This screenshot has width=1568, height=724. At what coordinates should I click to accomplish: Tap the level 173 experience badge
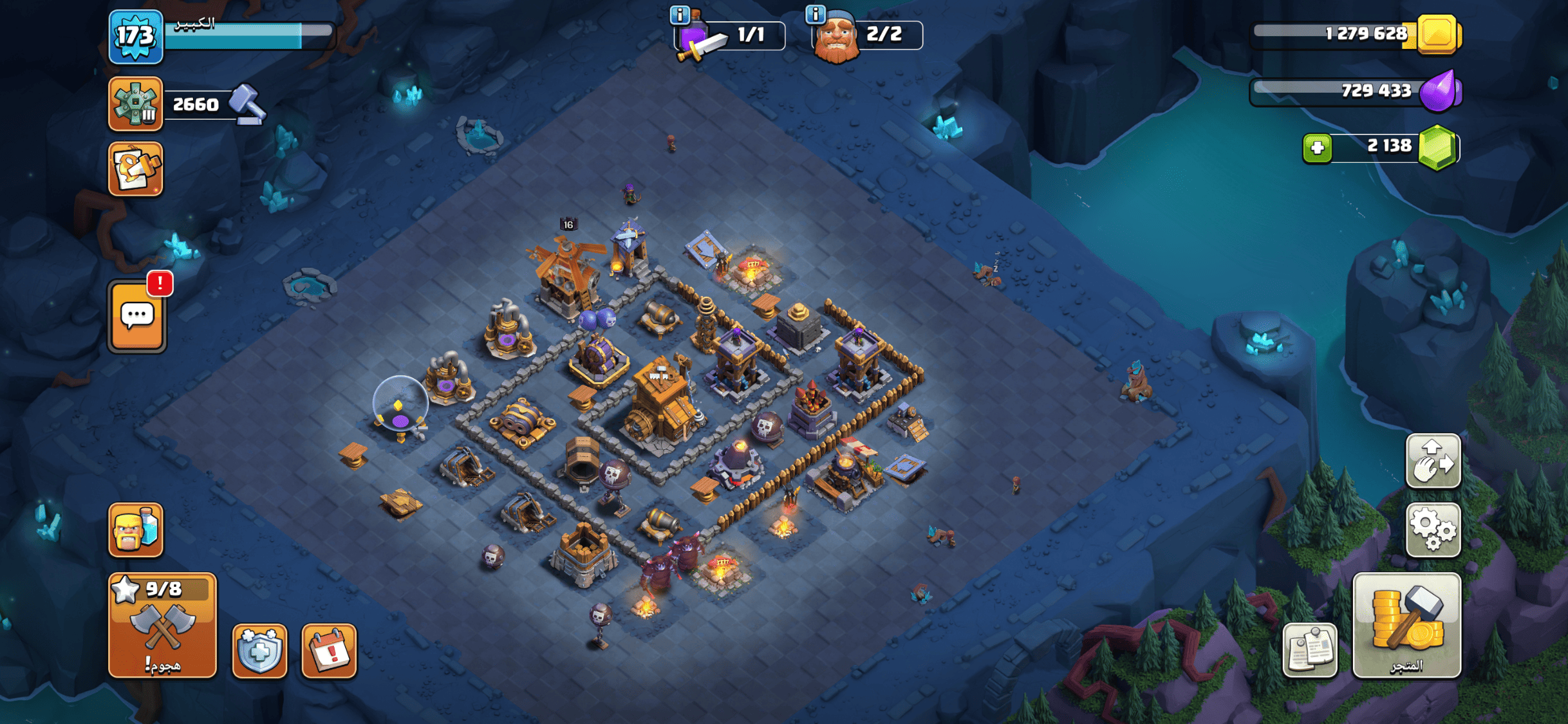pyautogui.click(x=135, y=36)
